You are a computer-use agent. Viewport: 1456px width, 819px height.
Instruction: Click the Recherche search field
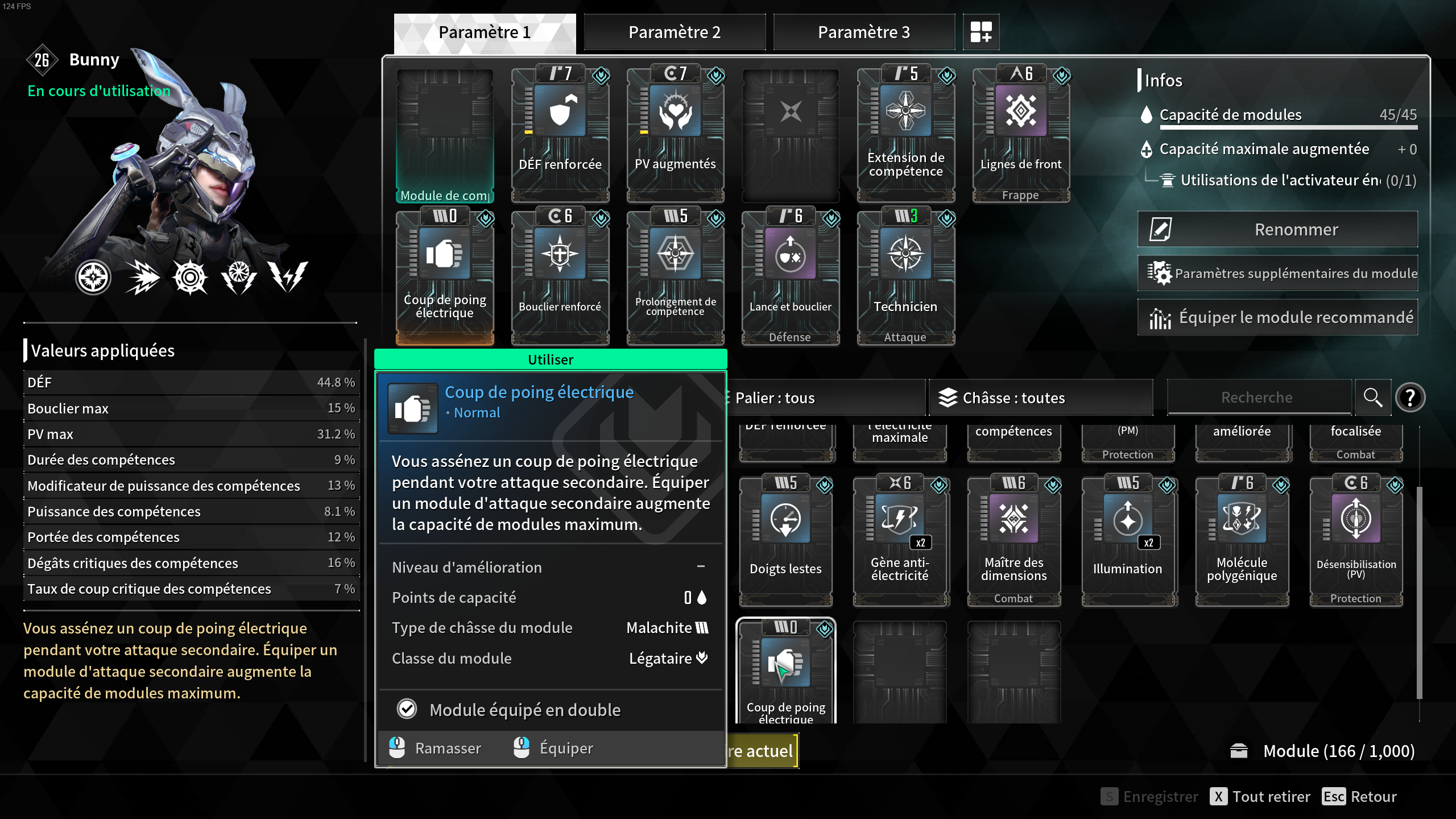click(x=1259, y=397)
